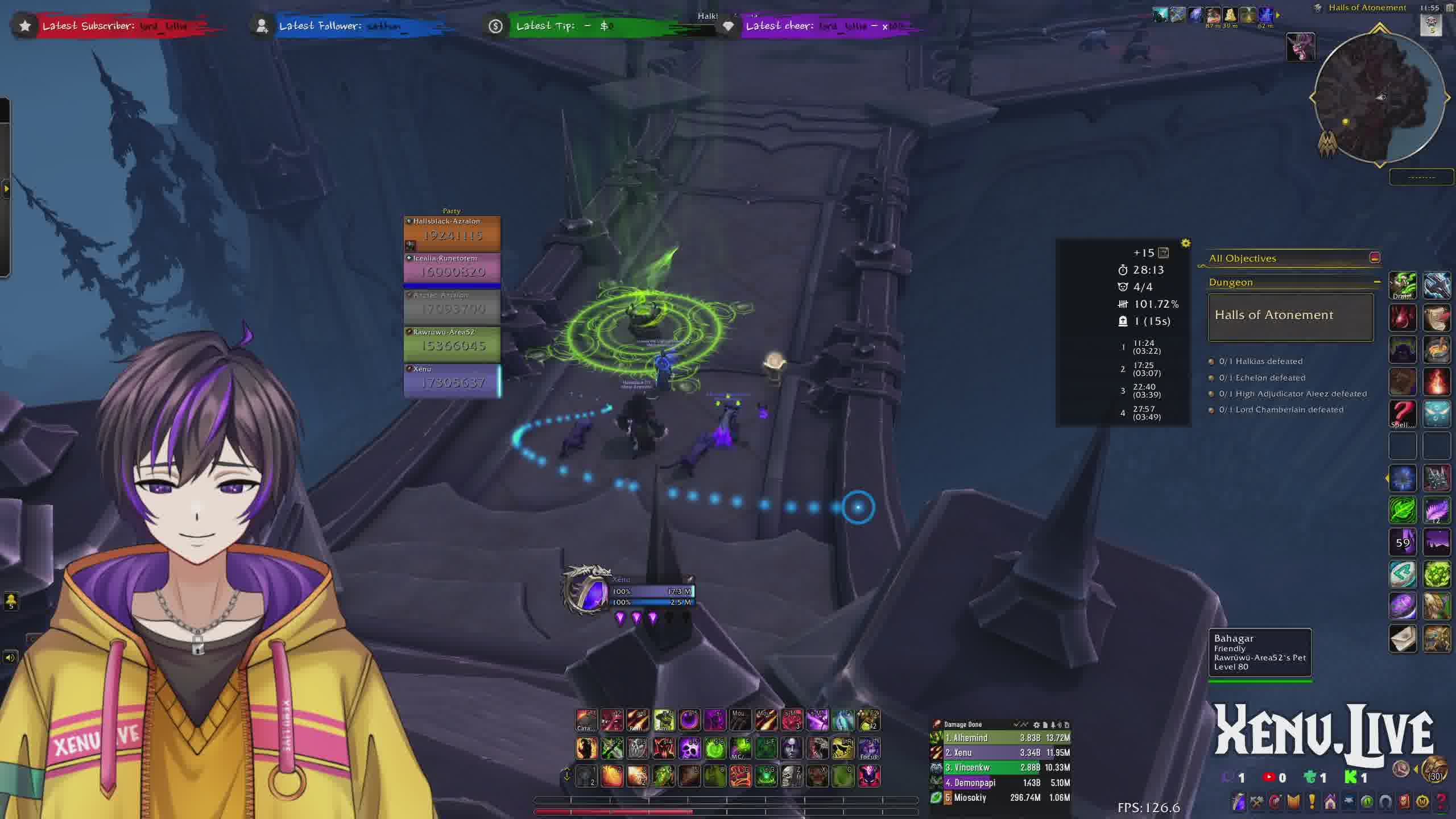Screen dimensions: 1456x819
Task: Use the red question mark Spell macro
Action: click(1403, 413)
